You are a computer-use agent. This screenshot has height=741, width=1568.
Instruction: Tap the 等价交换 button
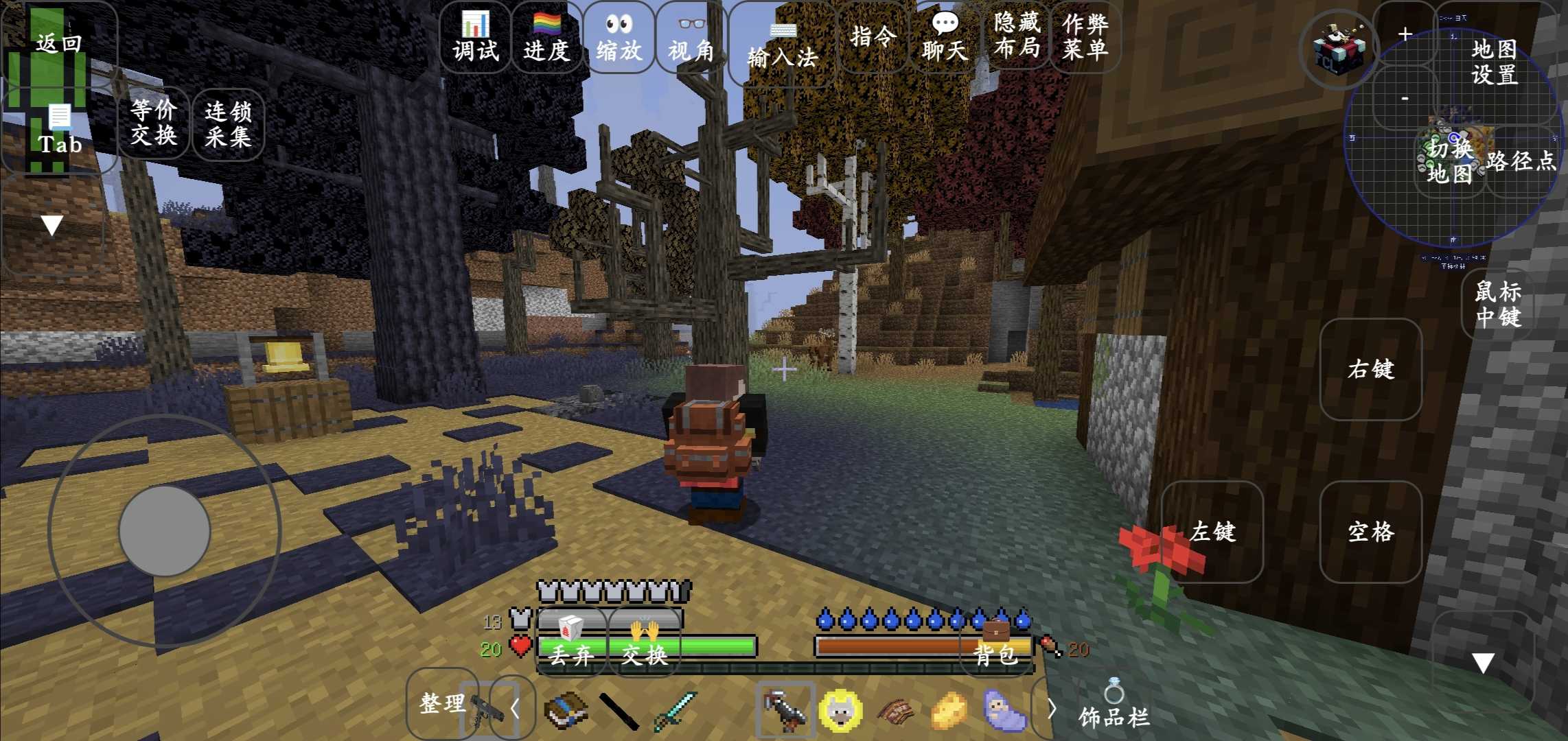(x=154, y=122)
